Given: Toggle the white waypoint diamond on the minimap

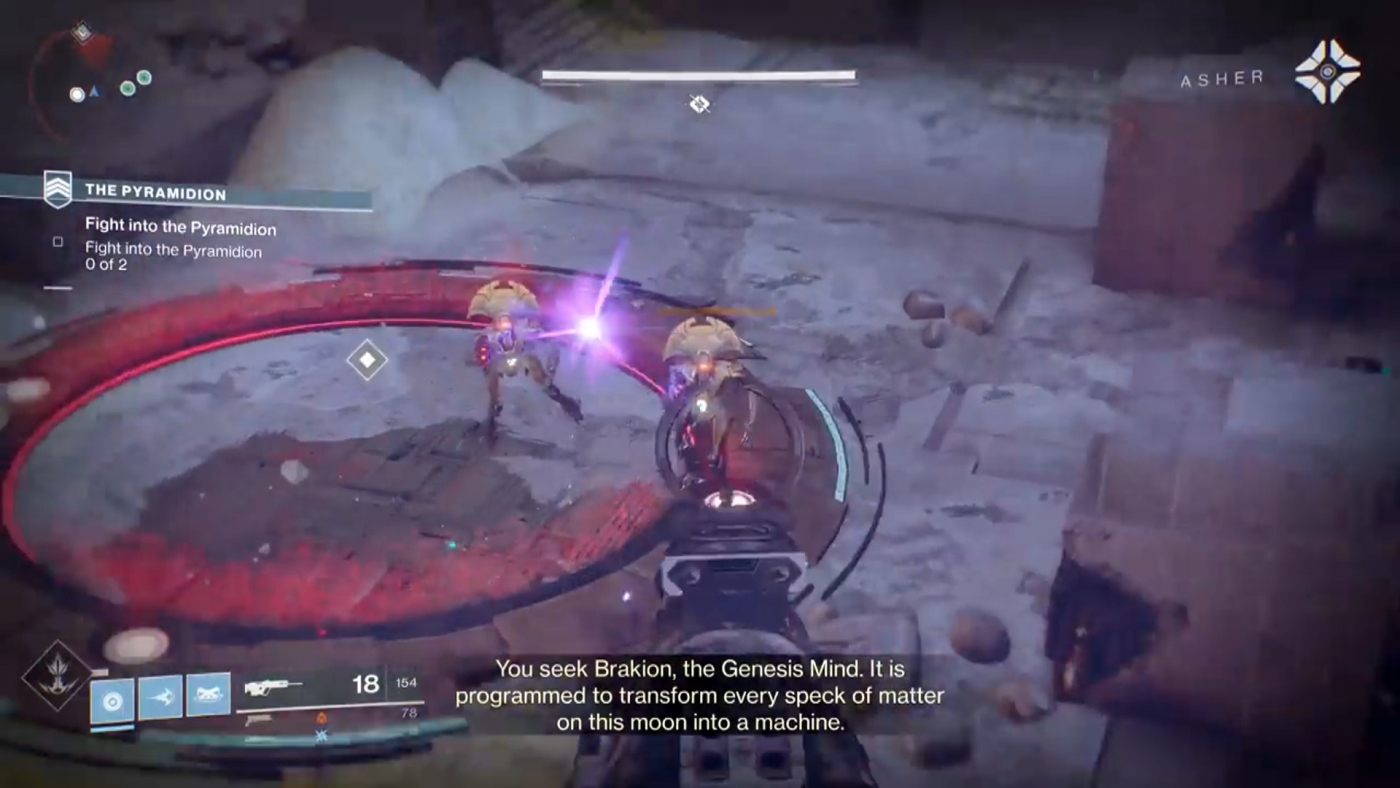Looking at the screenshot, I should click(x=83, y=33).
